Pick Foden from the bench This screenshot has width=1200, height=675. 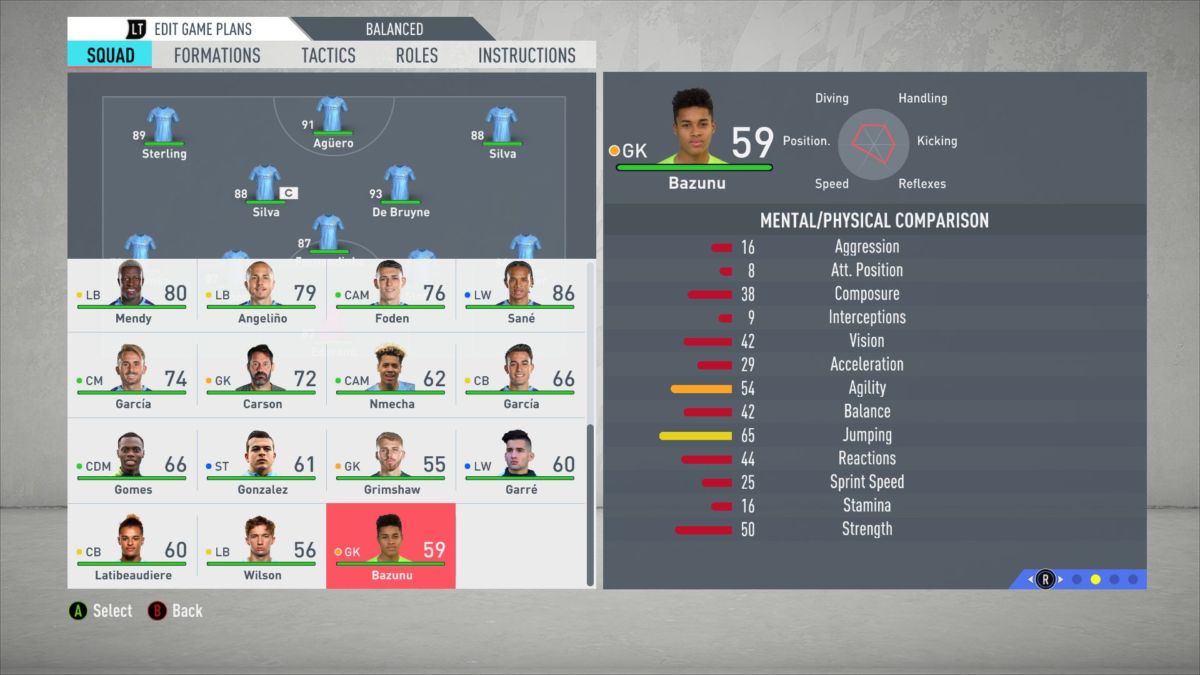pyautogui.click(x=391, y=294)
